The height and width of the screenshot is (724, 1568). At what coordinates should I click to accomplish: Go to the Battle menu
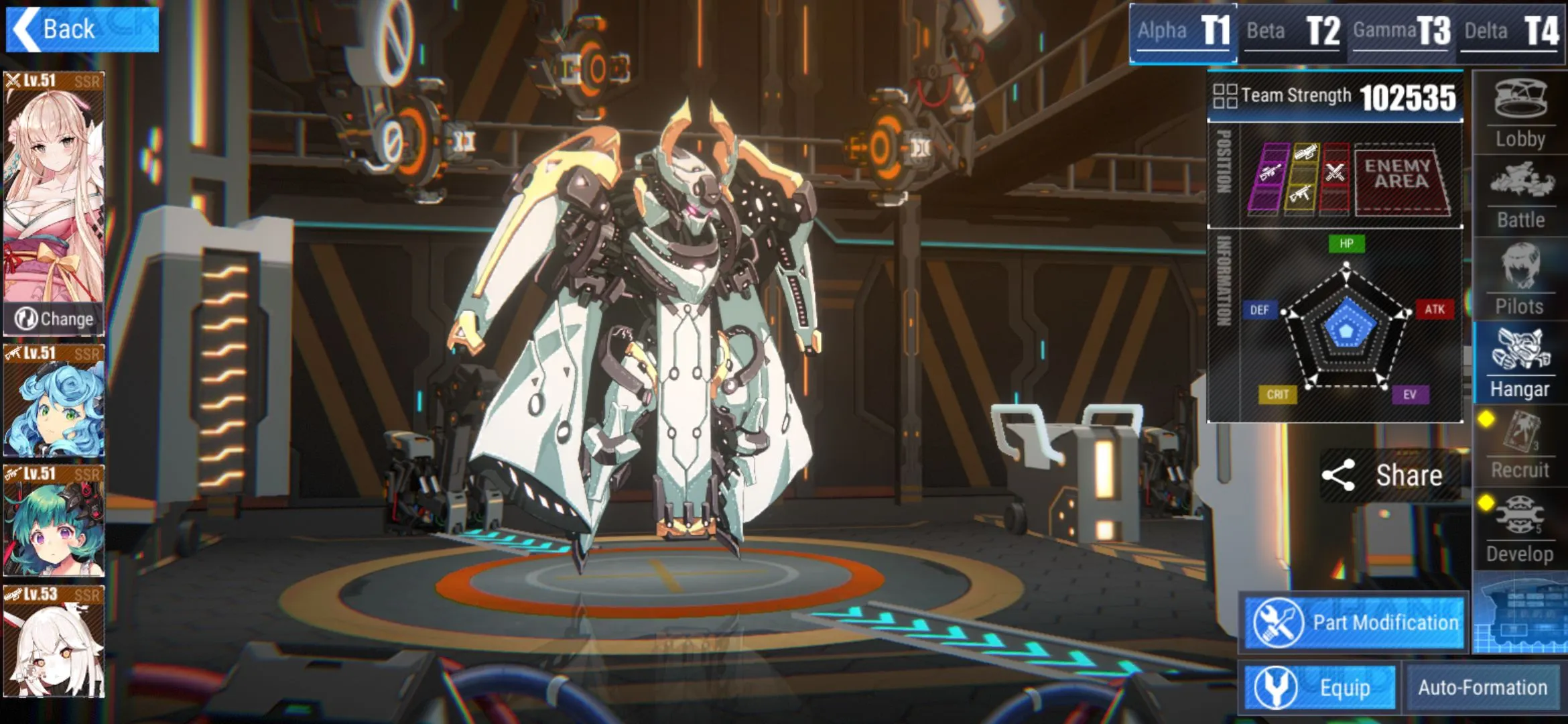[1520, 196]
